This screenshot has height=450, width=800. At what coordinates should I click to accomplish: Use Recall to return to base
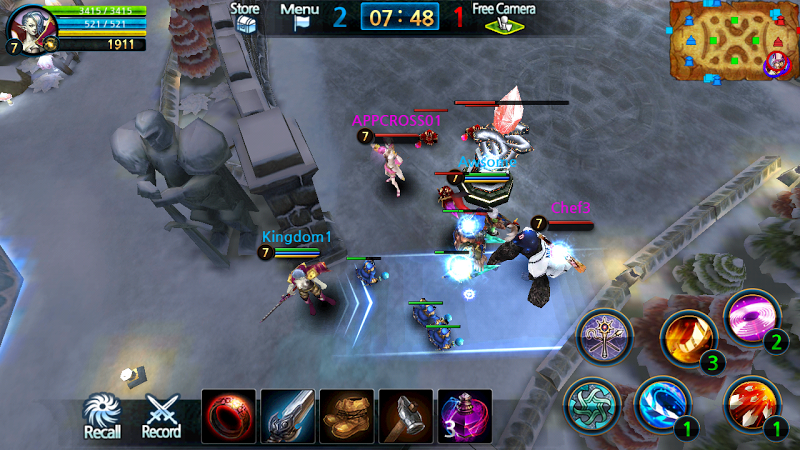[102, 414]
